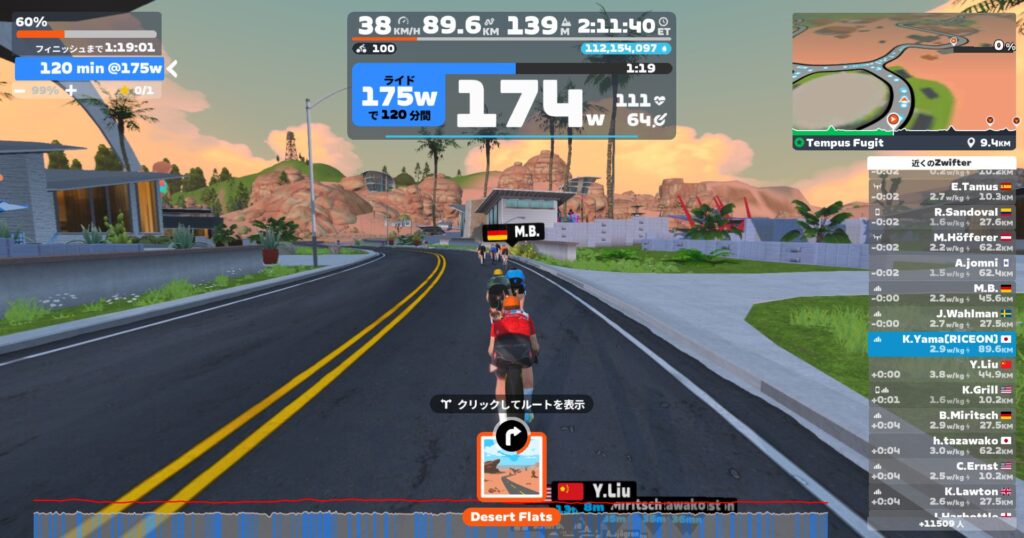Click the plus button to raise workout intensity
This screenshot has width=1024, height=538.
[71, 90]
